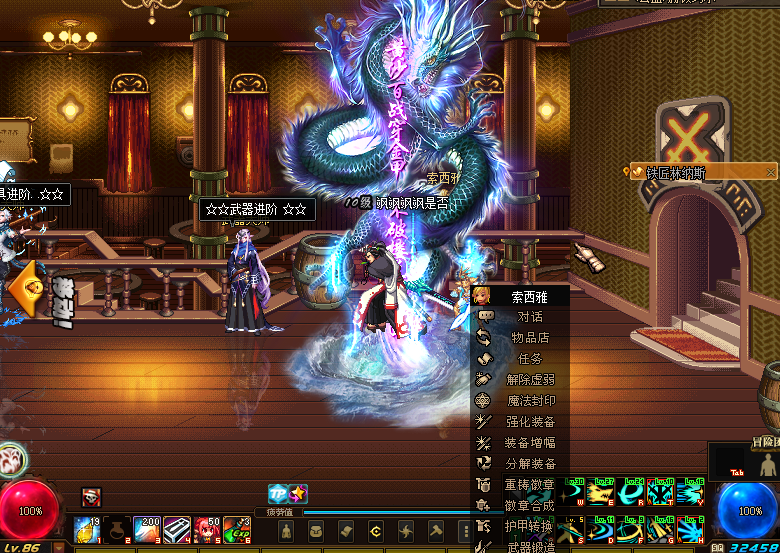Select the 徽章合成 option
This screenshot has width=780, height=553.
pos(530,506)
